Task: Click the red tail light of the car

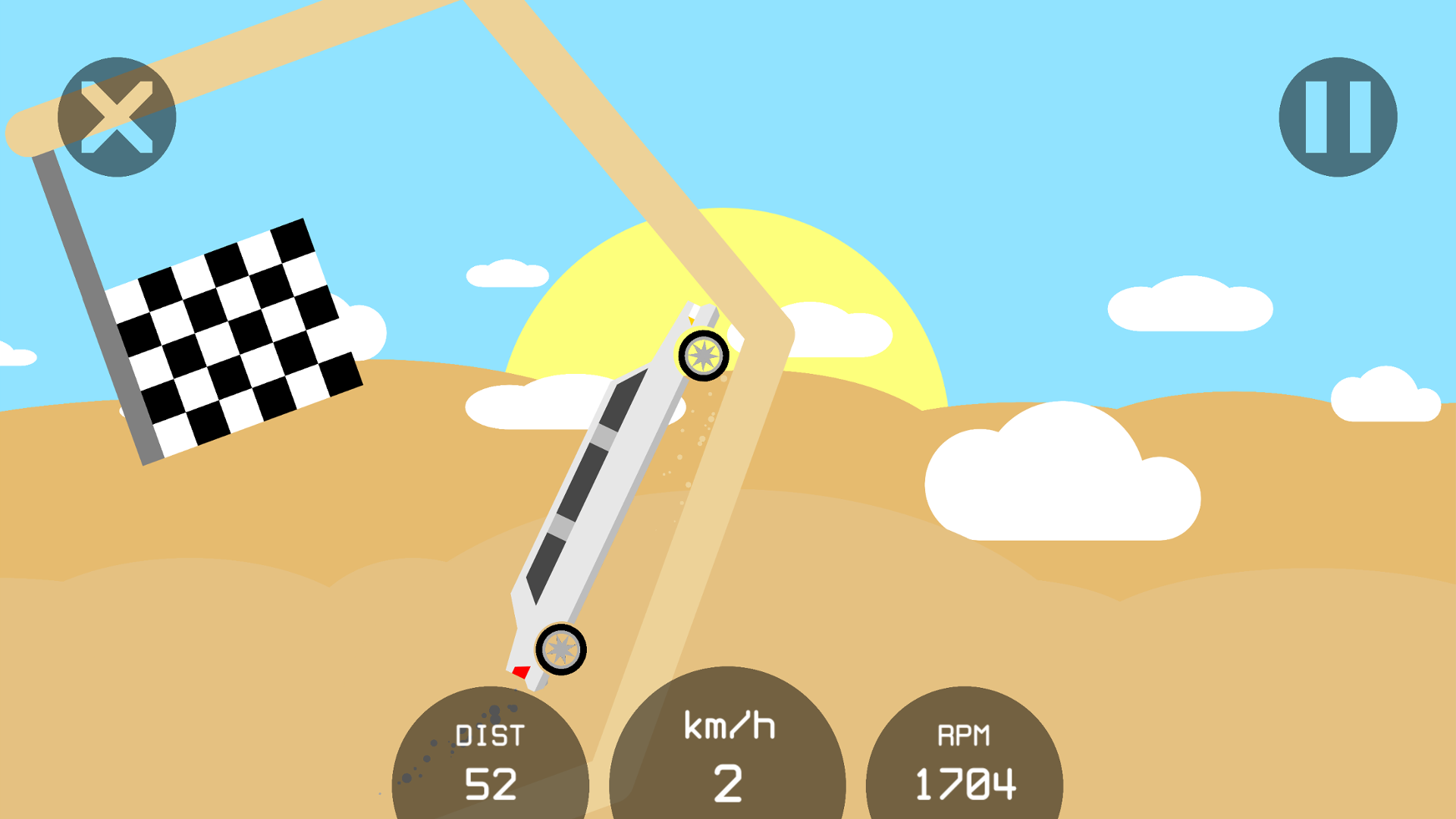Action: click(520, 671)
